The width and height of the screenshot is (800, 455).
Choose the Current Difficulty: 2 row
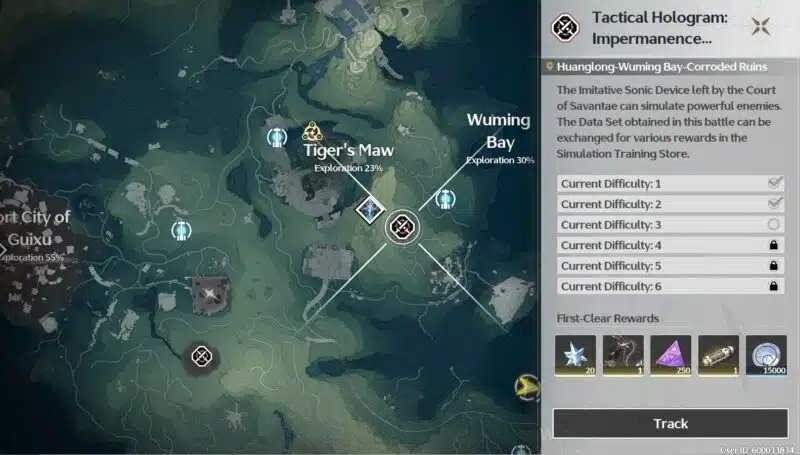click(x=669, y=204)
